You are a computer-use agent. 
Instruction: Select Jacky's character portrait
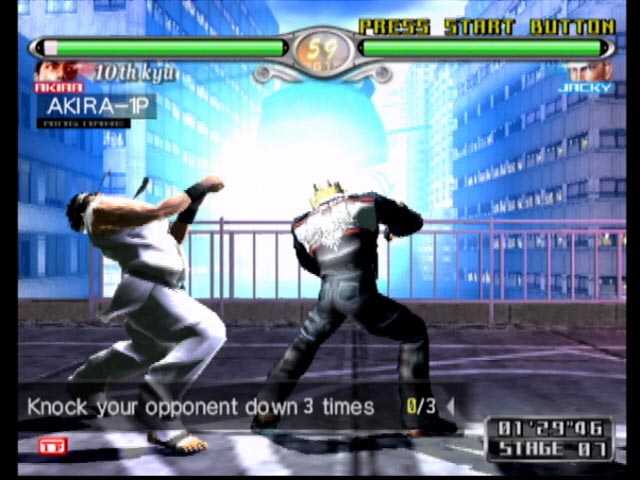(586, 72)
